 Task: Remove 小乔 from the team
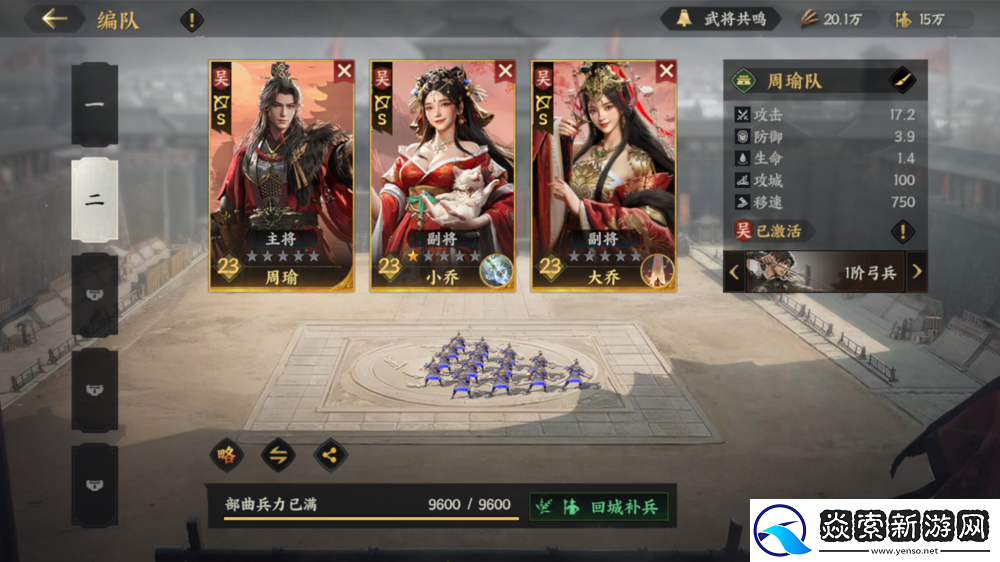point(505,70)
